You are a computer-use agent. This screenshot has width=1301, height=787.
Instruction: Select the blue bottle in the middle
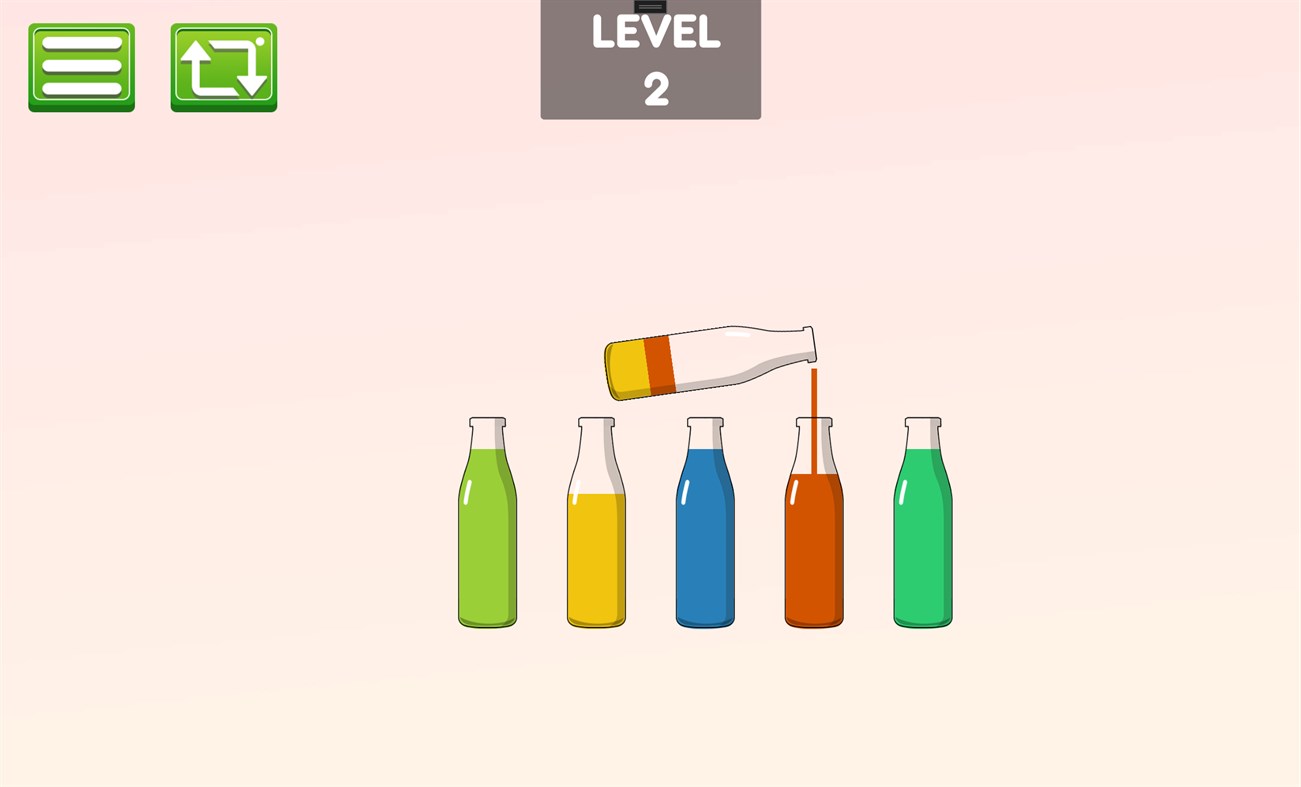[705, 540]
